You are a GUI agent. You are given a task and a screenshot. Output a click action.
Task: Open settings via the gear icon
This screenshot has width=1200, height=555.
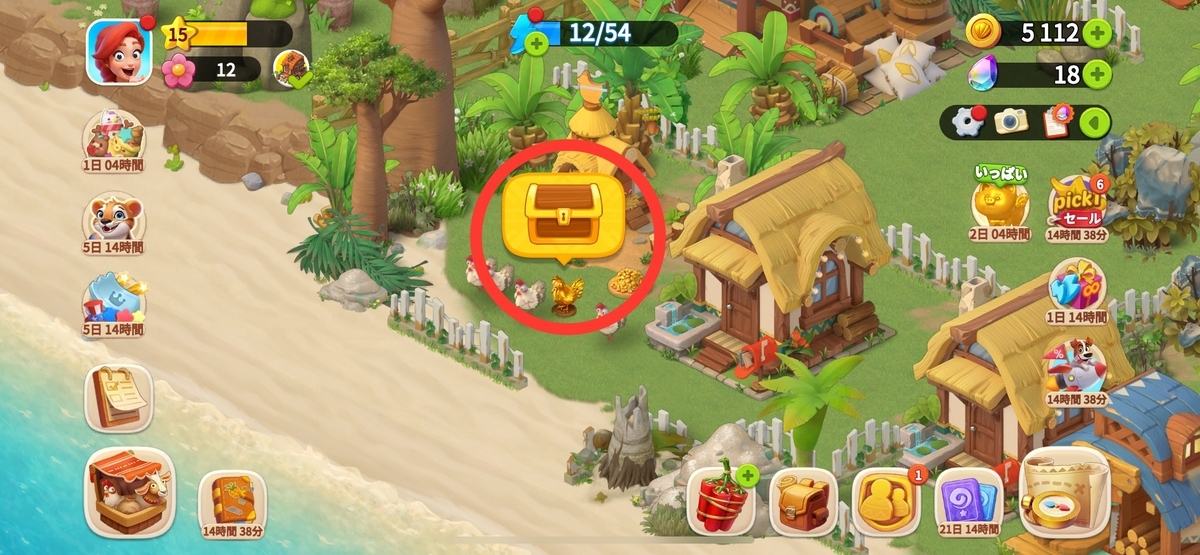tap(966, 122)
